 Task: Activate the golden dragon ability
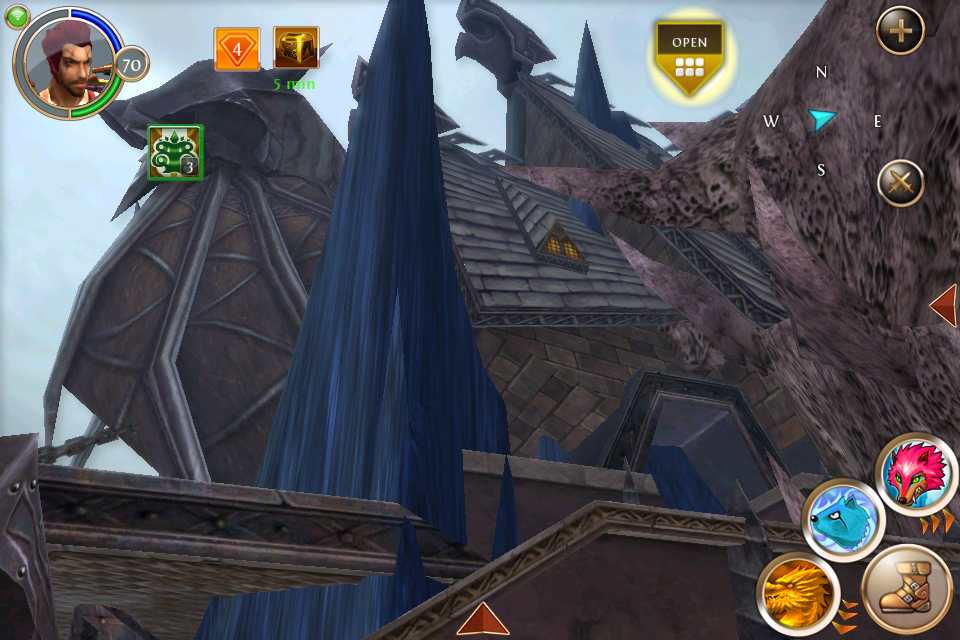[796, 591]
